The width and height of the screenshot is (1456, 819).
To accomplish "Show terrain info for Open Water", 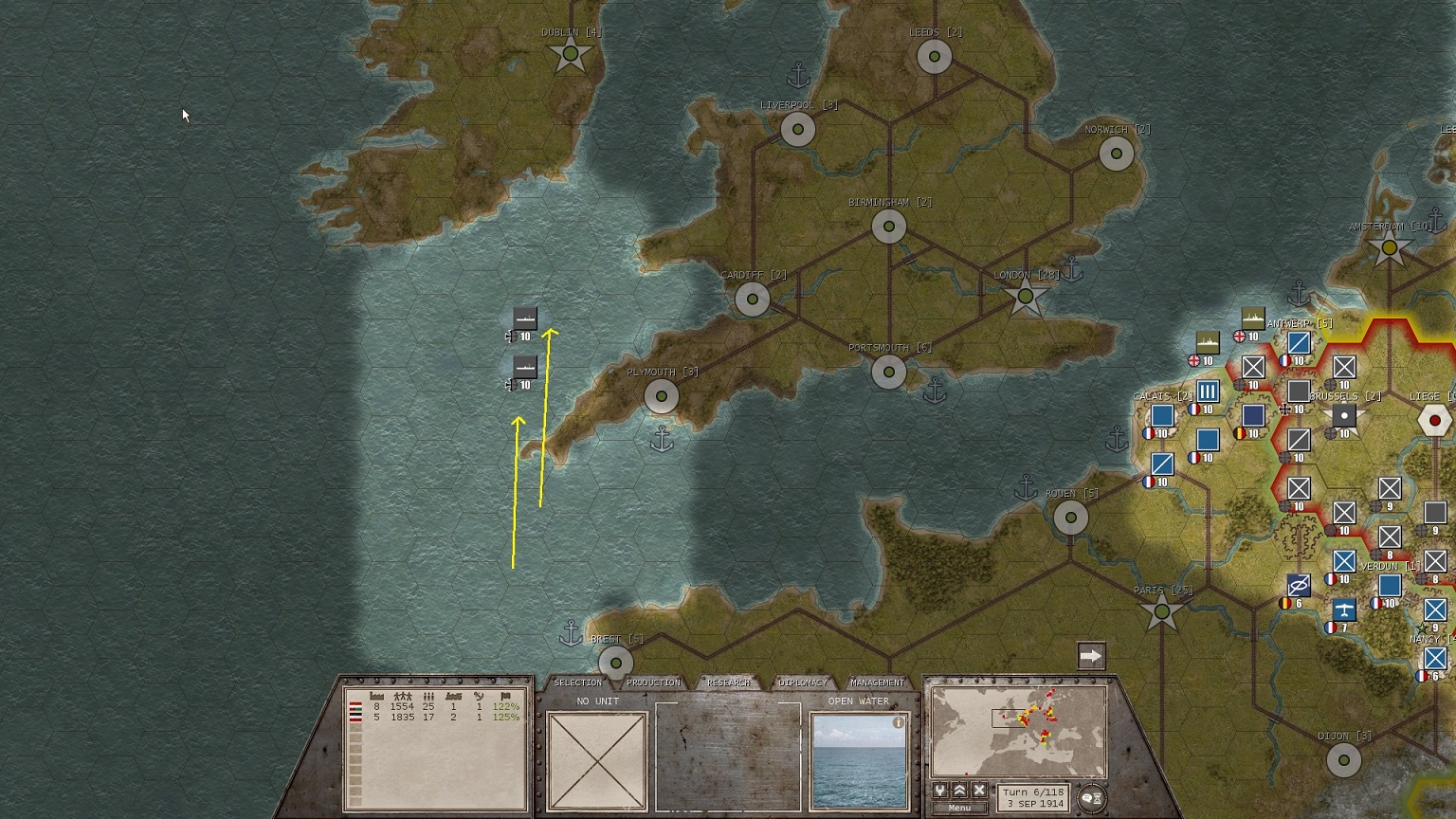I will pos(898,722).
